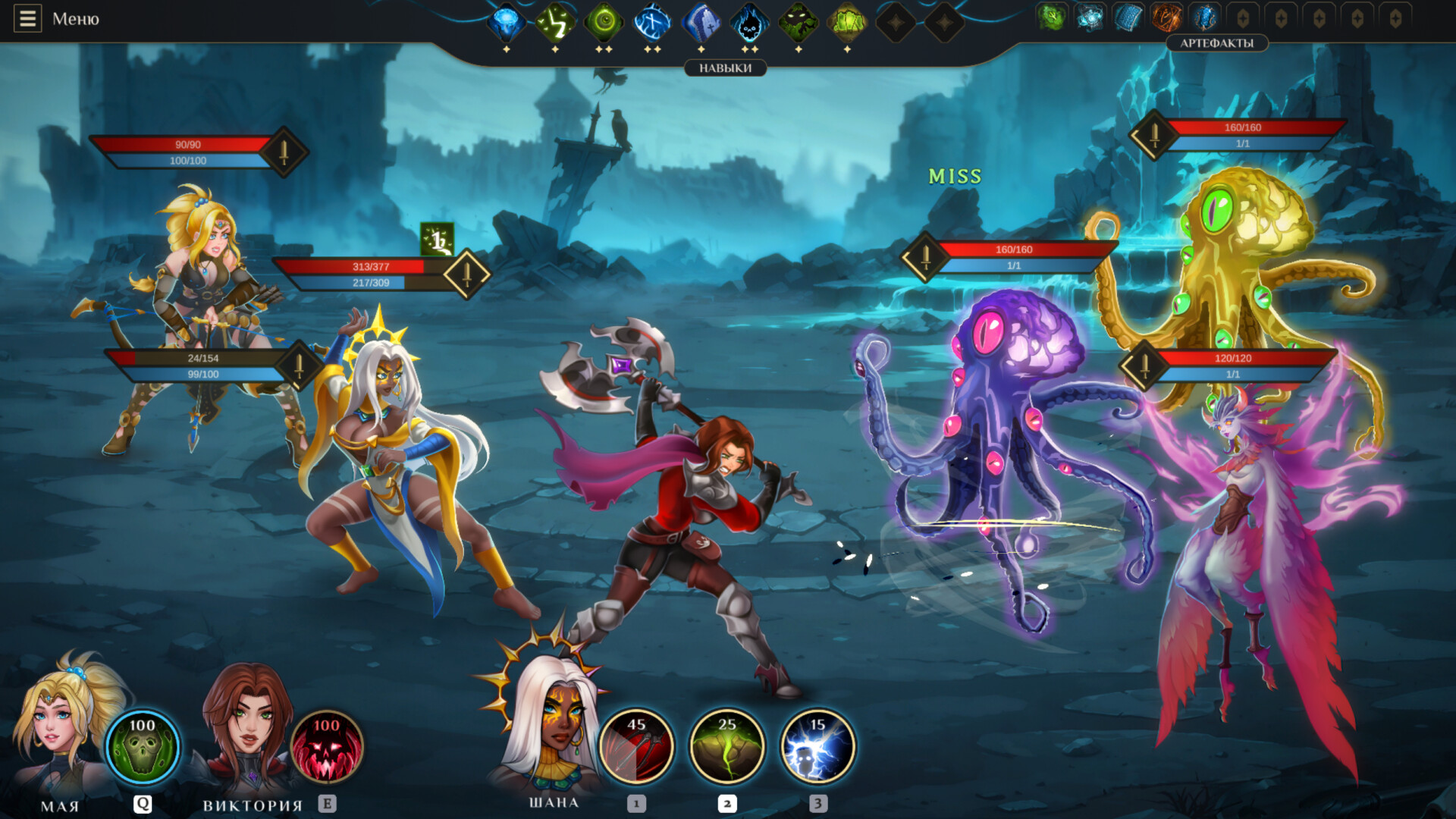Select the praying hands skill icon
Viewport: 1456px width, 819px height.
(x=701, y=23)
